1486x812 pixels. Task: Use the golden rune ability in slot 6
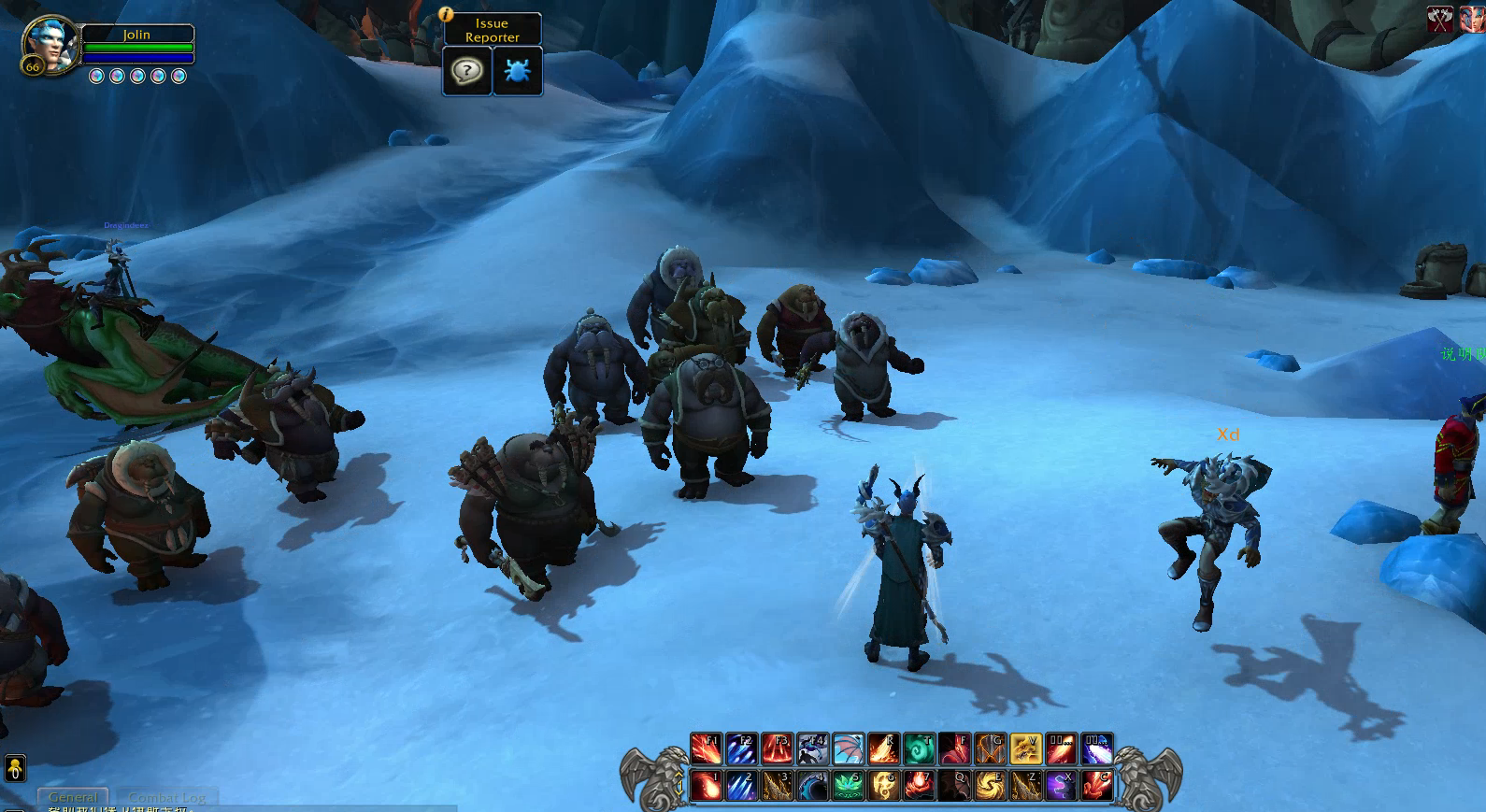883,785
